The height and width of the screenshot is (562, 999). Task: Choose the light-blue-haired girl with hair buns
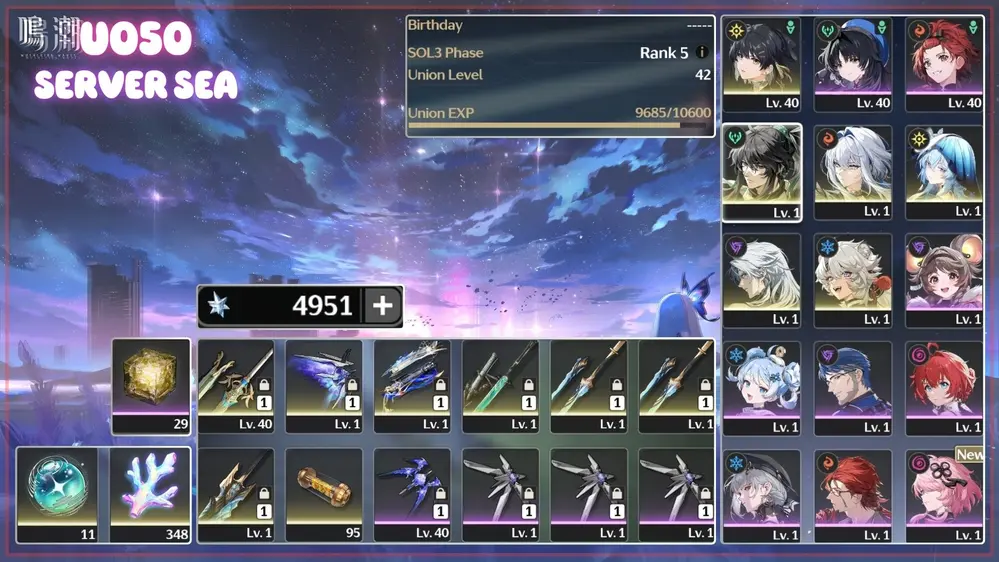point(762,387)
